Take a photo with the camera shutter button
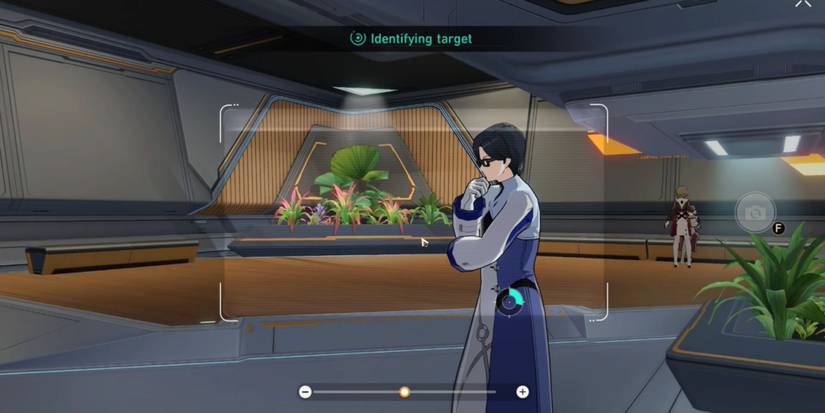The image size is (825, 413). click(755, 212)
